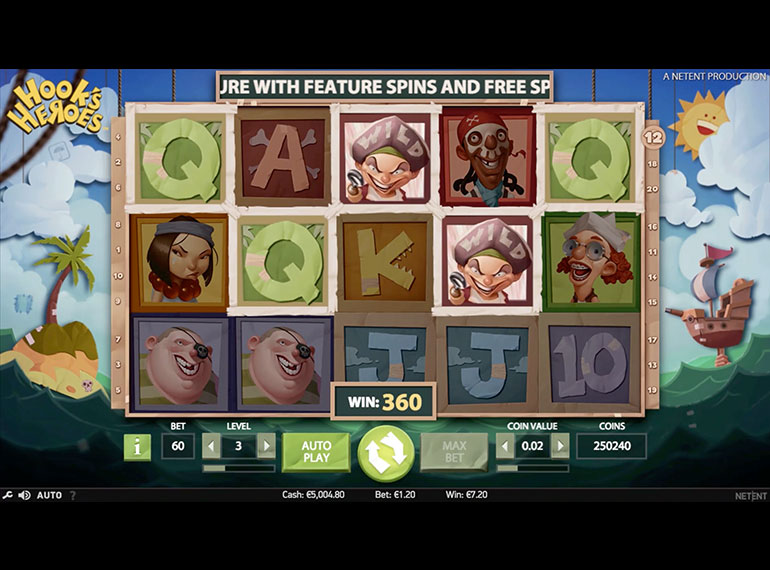Decrease the bet level

211,446
